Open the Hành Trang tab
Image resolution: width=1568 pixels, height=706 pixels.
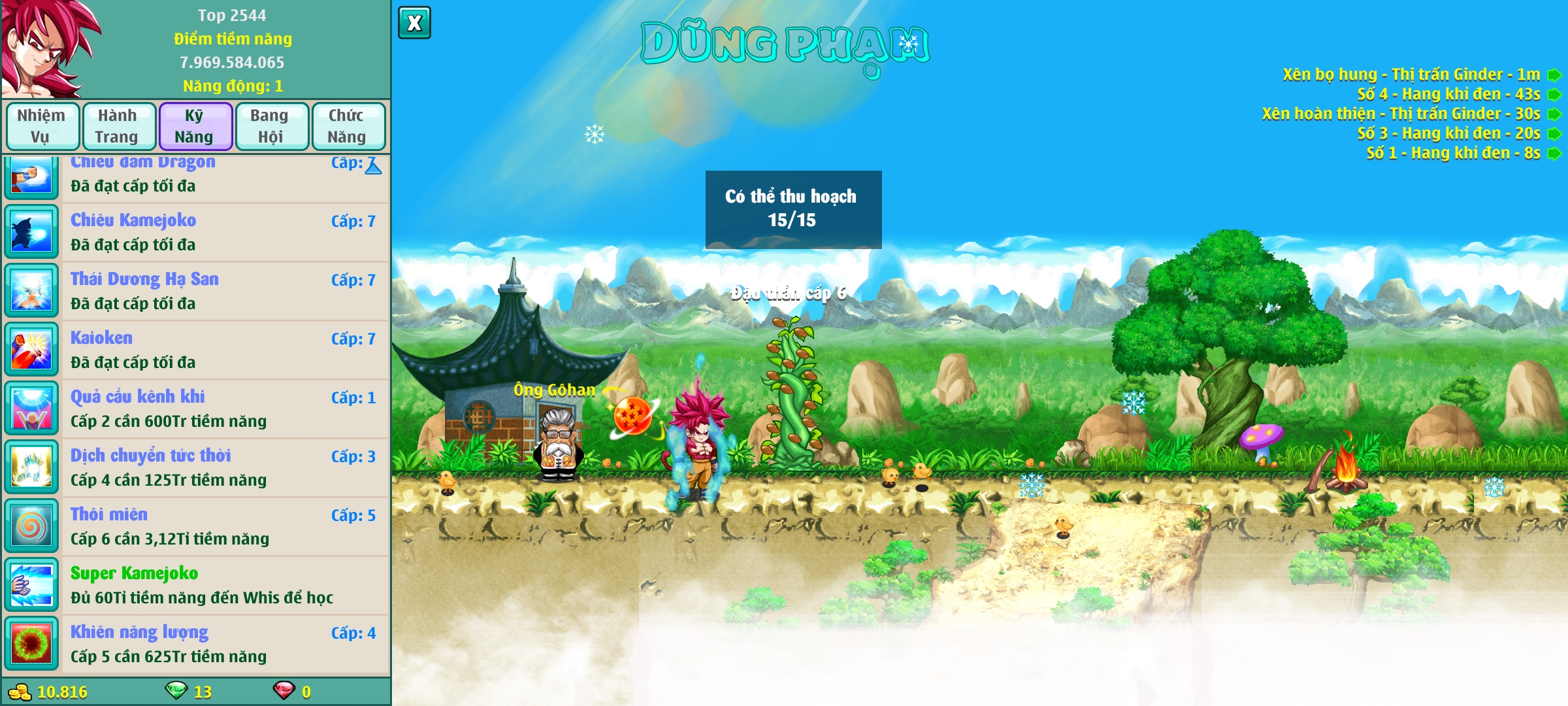coord(118,126)
